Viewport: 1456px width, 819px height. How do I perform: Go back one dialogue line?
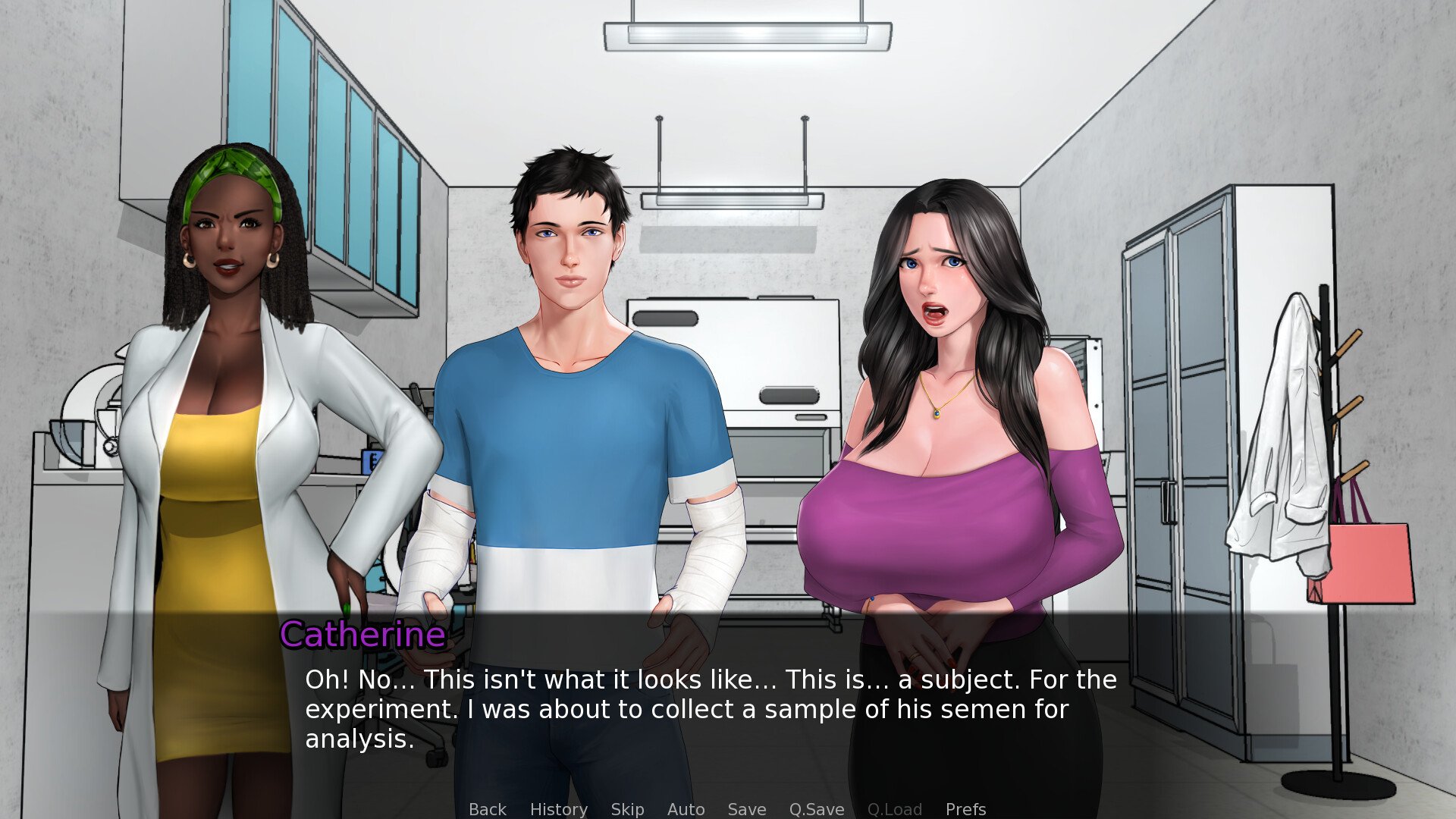[487, 809]
